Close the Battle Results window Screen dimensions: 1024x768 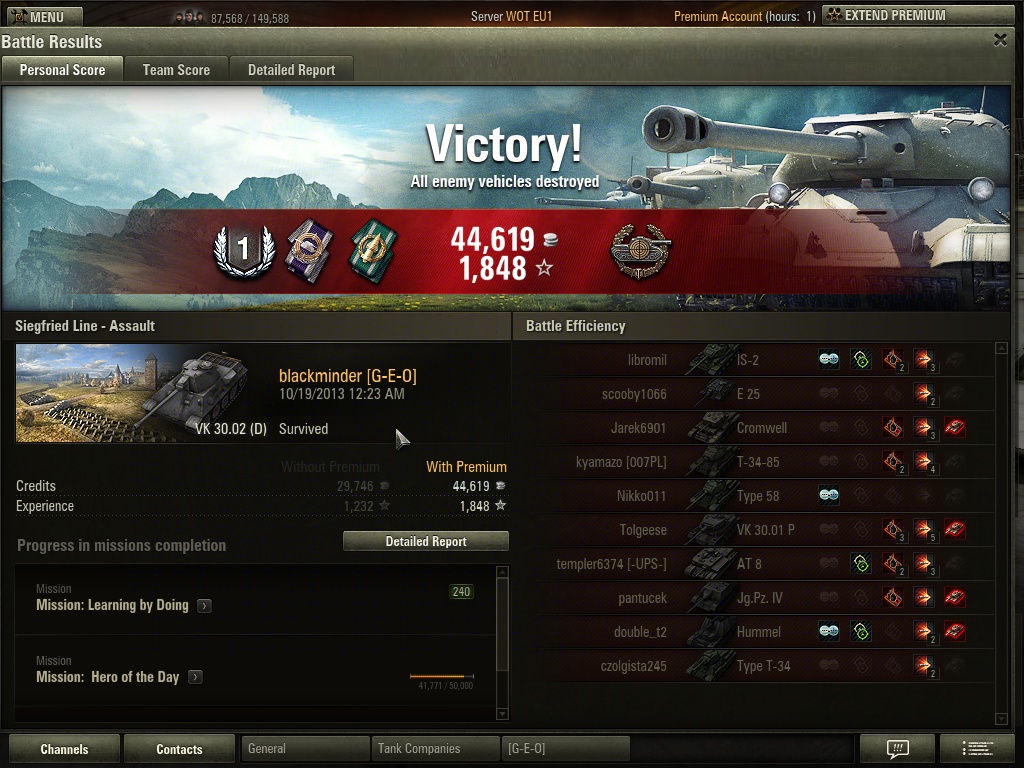1000,40
